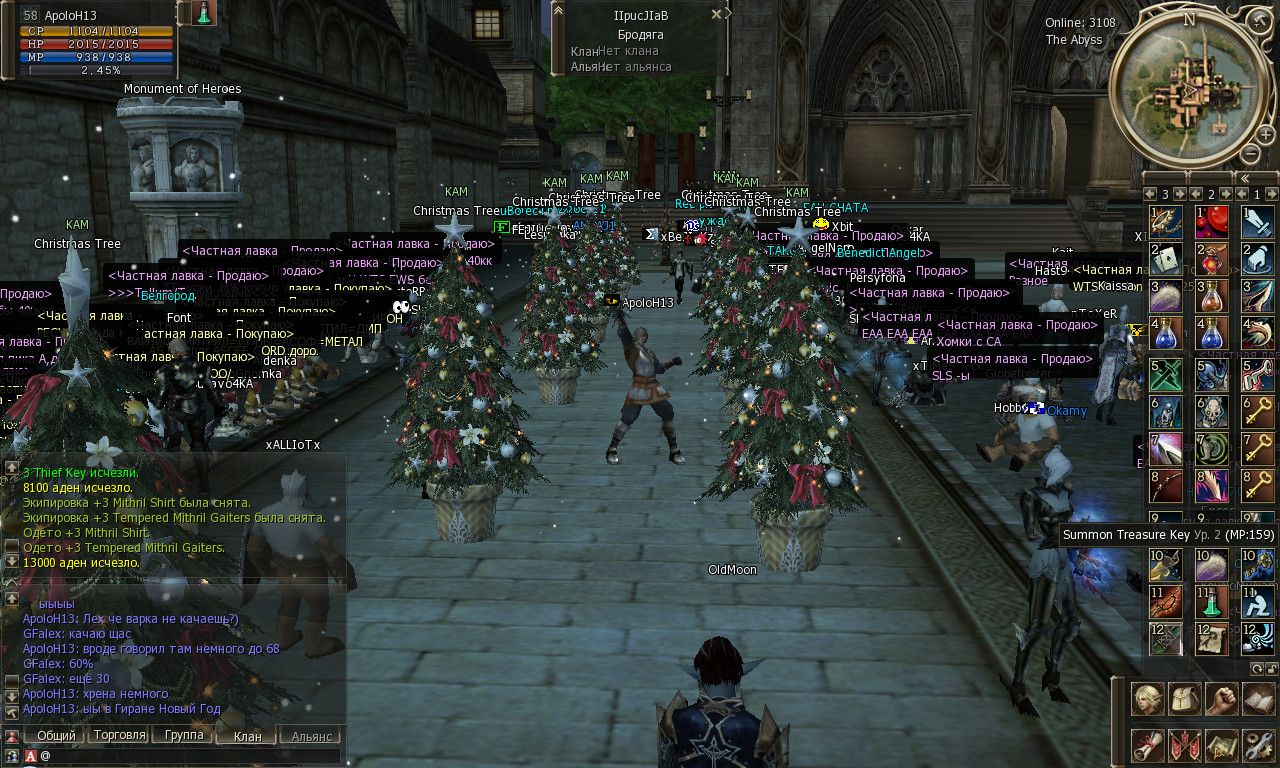
Task: Click the circular town minimap
Action: [1190, 90]
